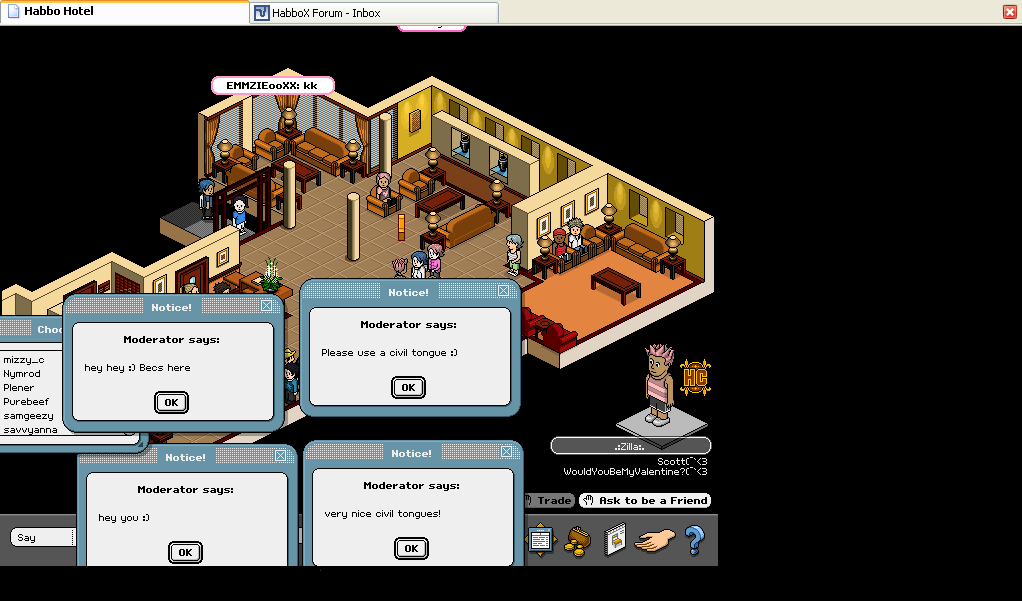Ask .:Zilla:. to be a friend
1022x601 pixels.
[646, 500]
